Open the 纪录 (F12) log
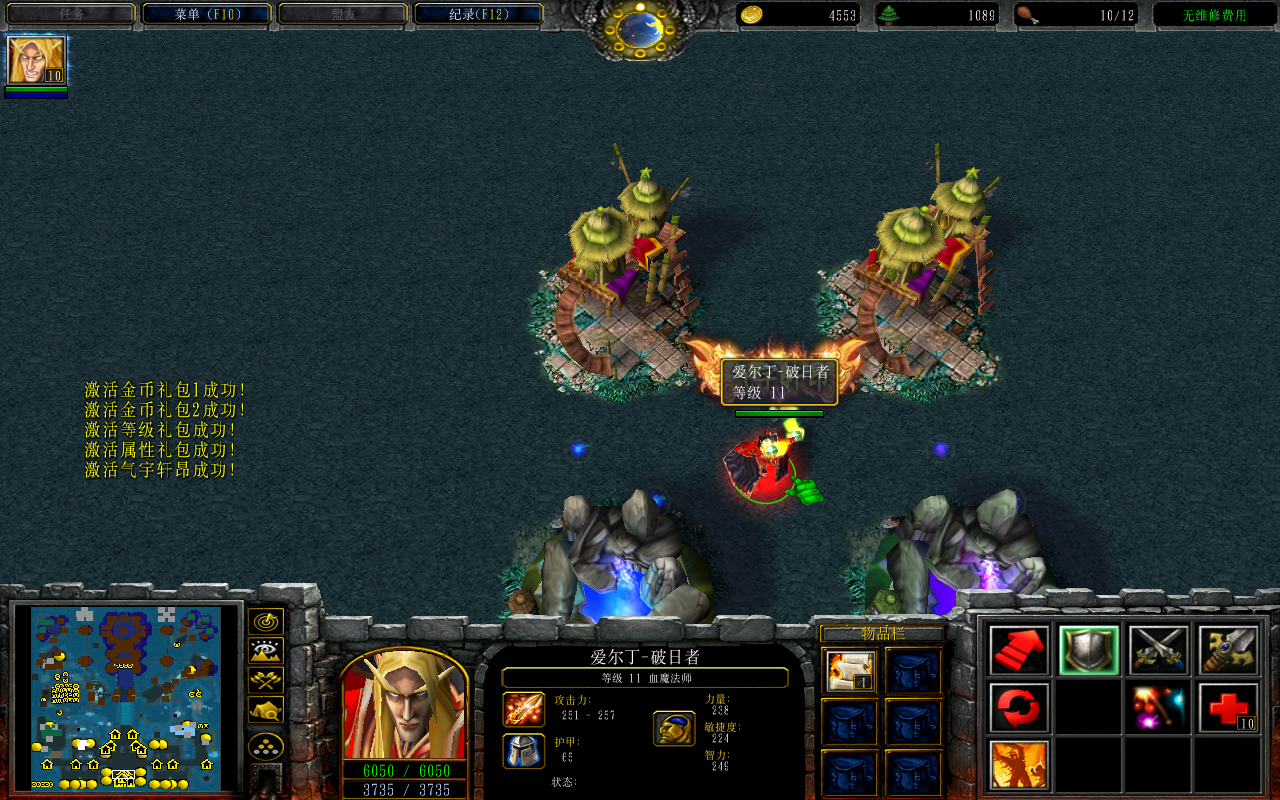Viewport: 1280px width, 800px height. (478, 14)
